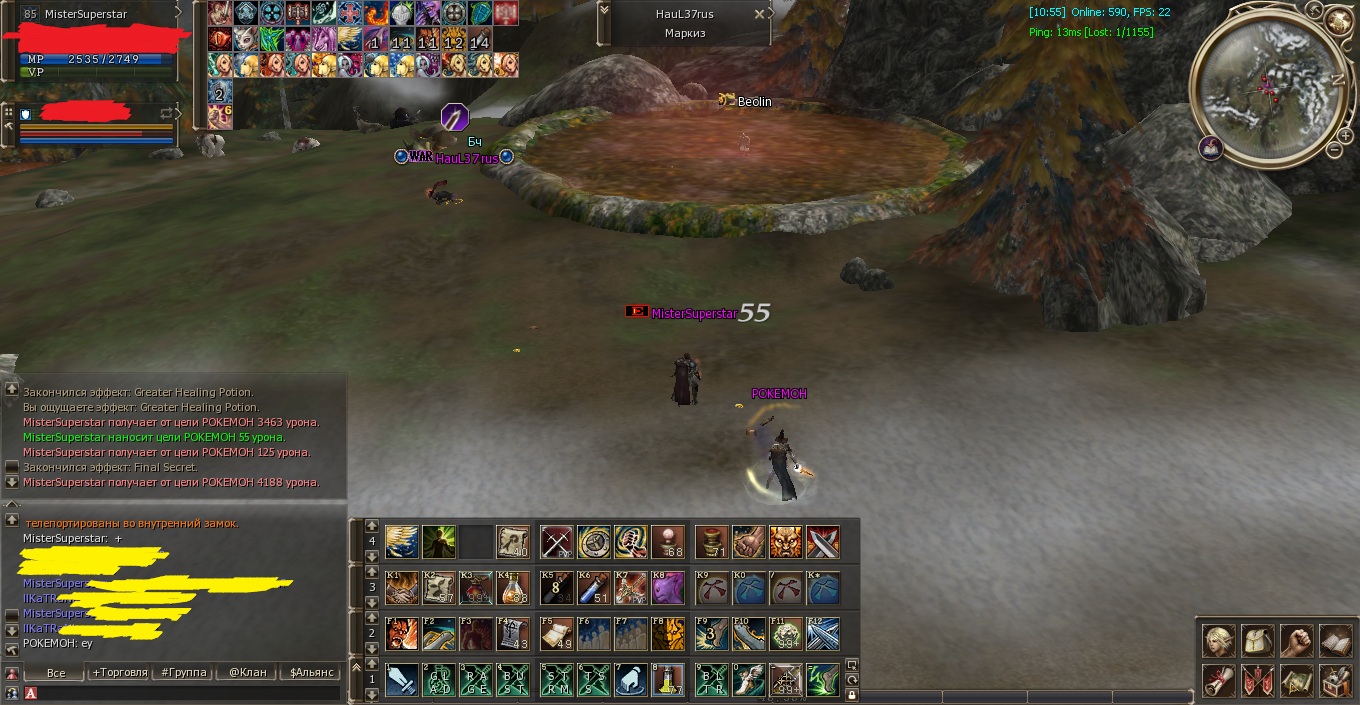
Task: Show the $Альянс chat tab
Action: coord(311,672)
